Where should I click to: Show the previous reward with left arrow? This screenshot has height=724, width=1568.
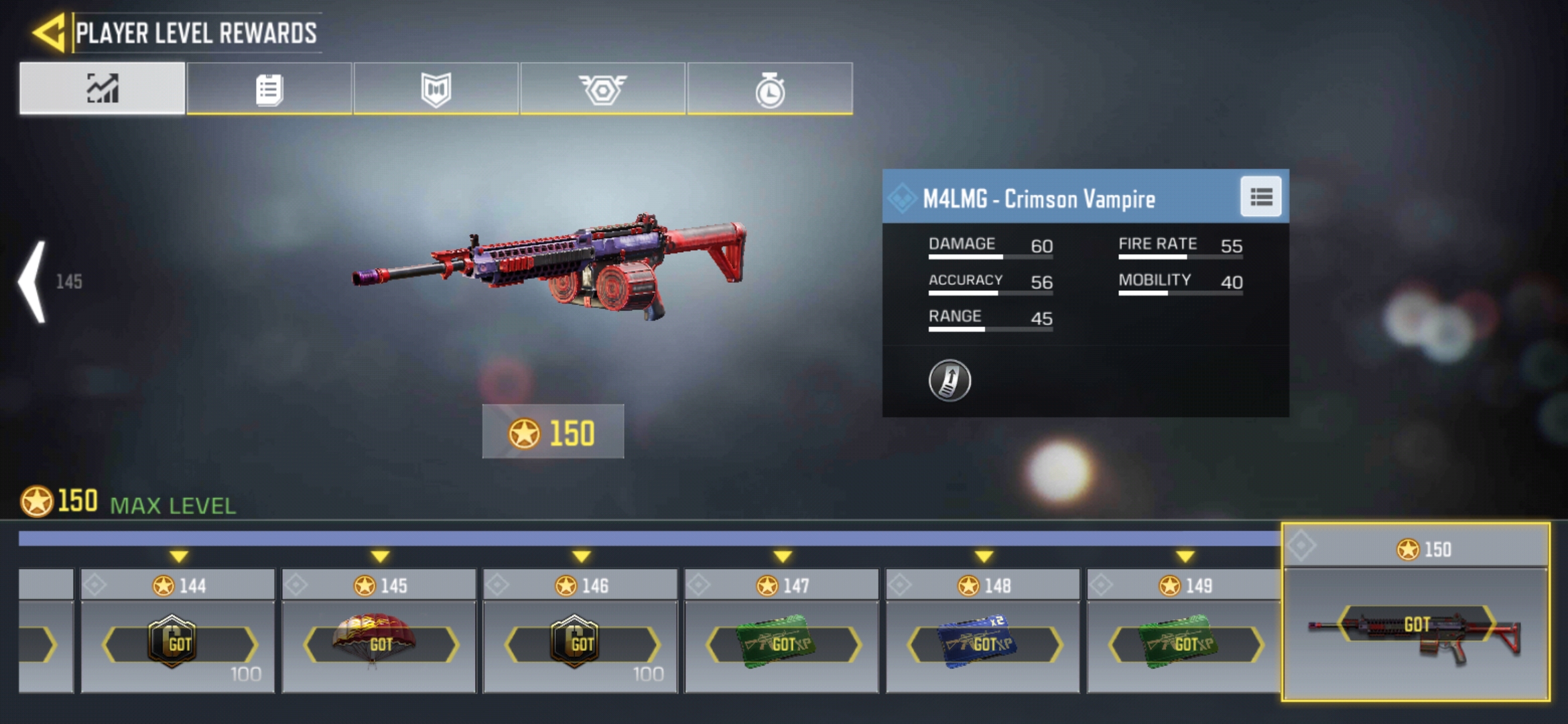(34, 282)
